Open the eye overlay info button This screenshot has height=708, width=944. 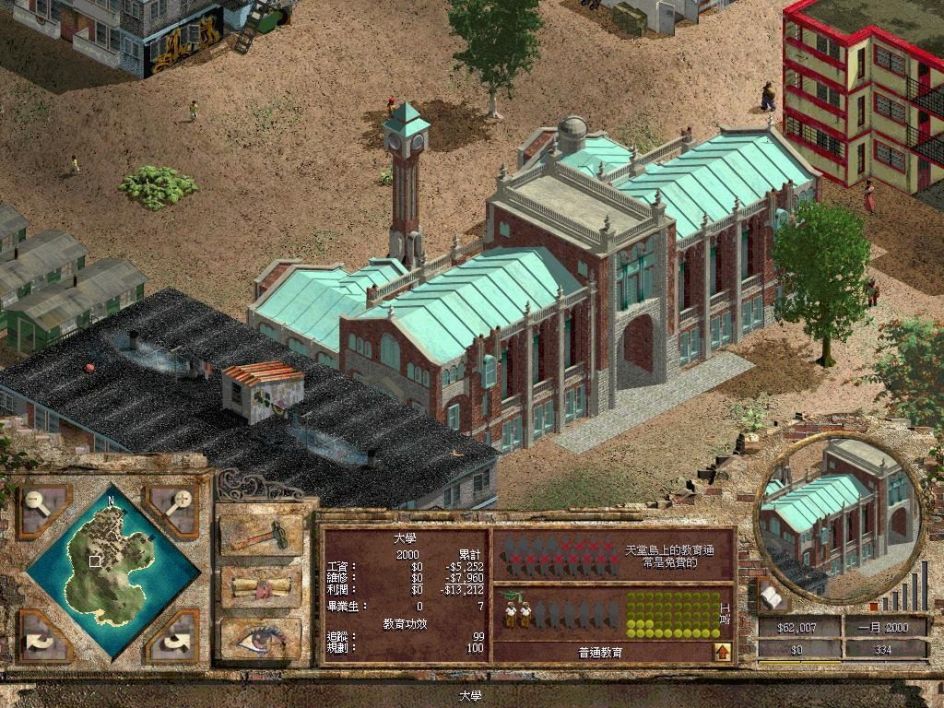pyautogui.click(x=260, y=639)
